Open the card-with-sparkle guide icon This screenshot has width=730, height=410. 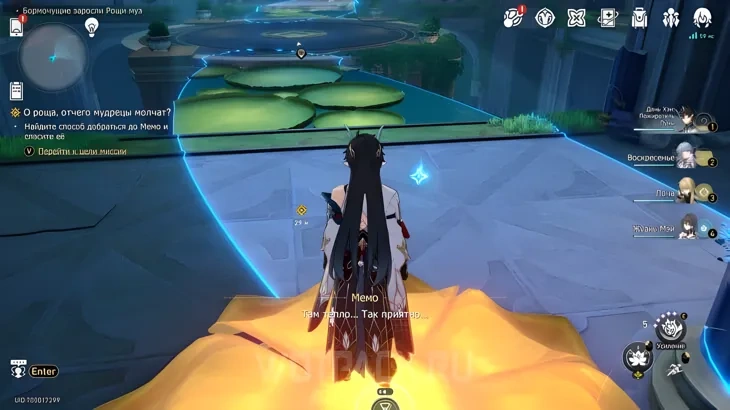608,18
